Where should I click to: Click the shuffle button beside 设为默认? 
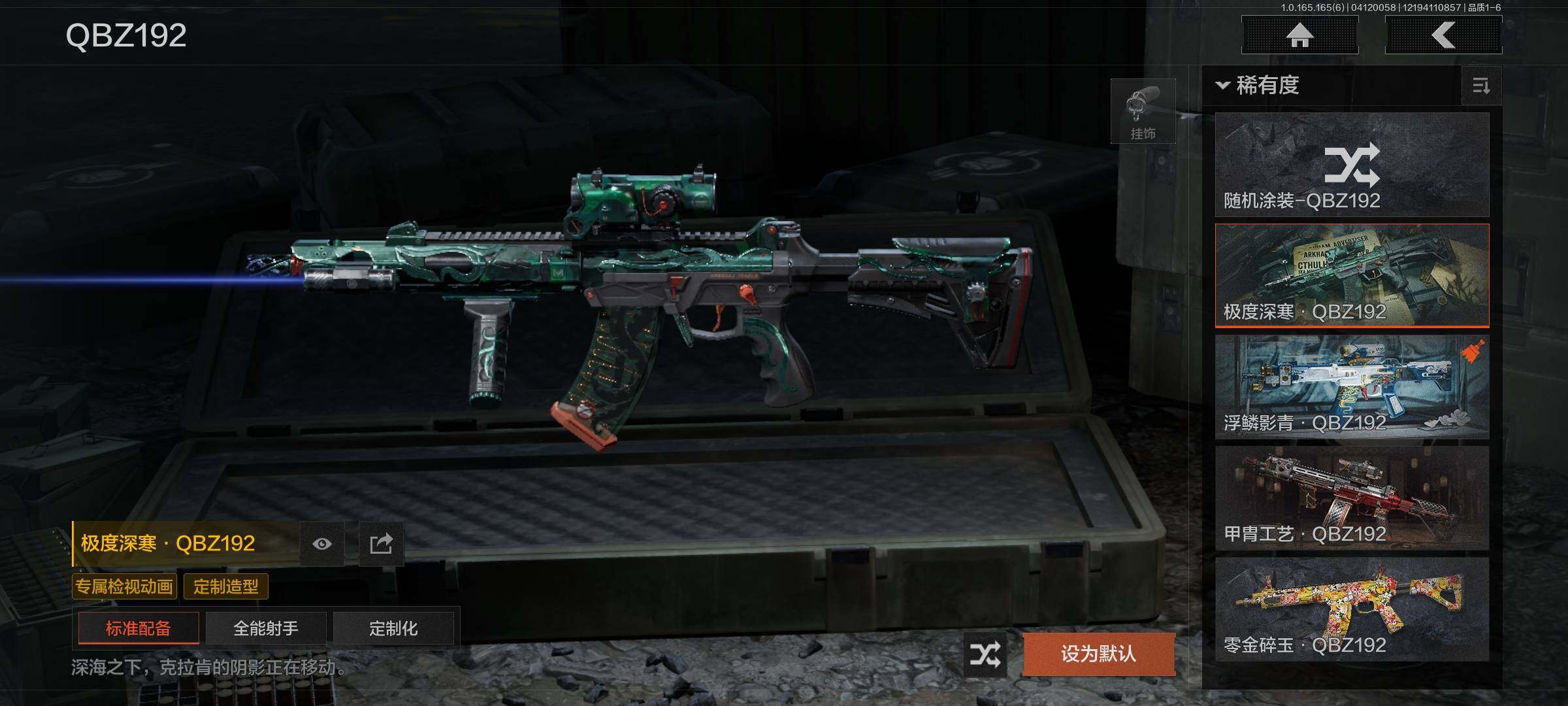(985, 654)
